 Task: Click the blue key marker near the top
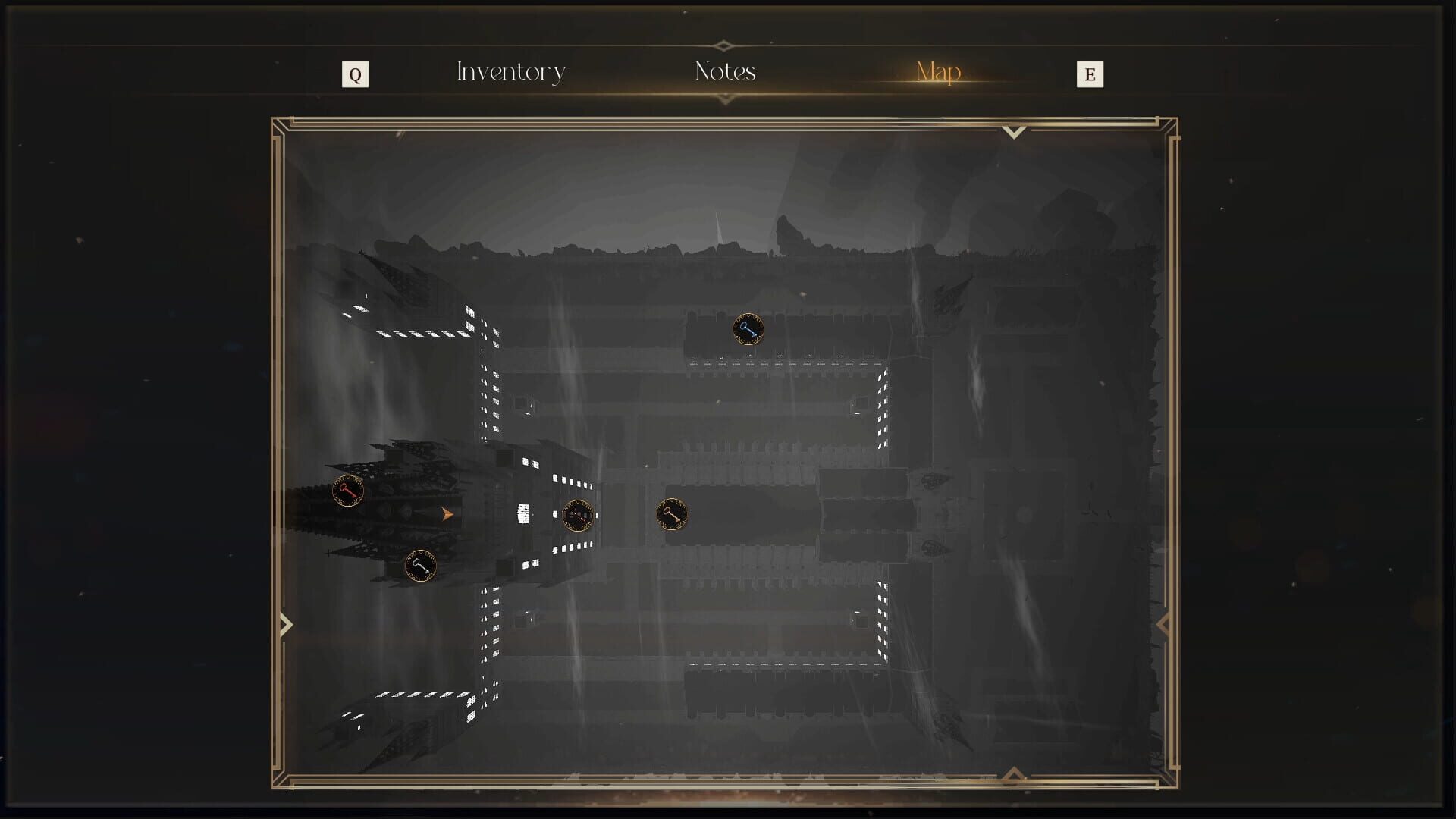748,329
